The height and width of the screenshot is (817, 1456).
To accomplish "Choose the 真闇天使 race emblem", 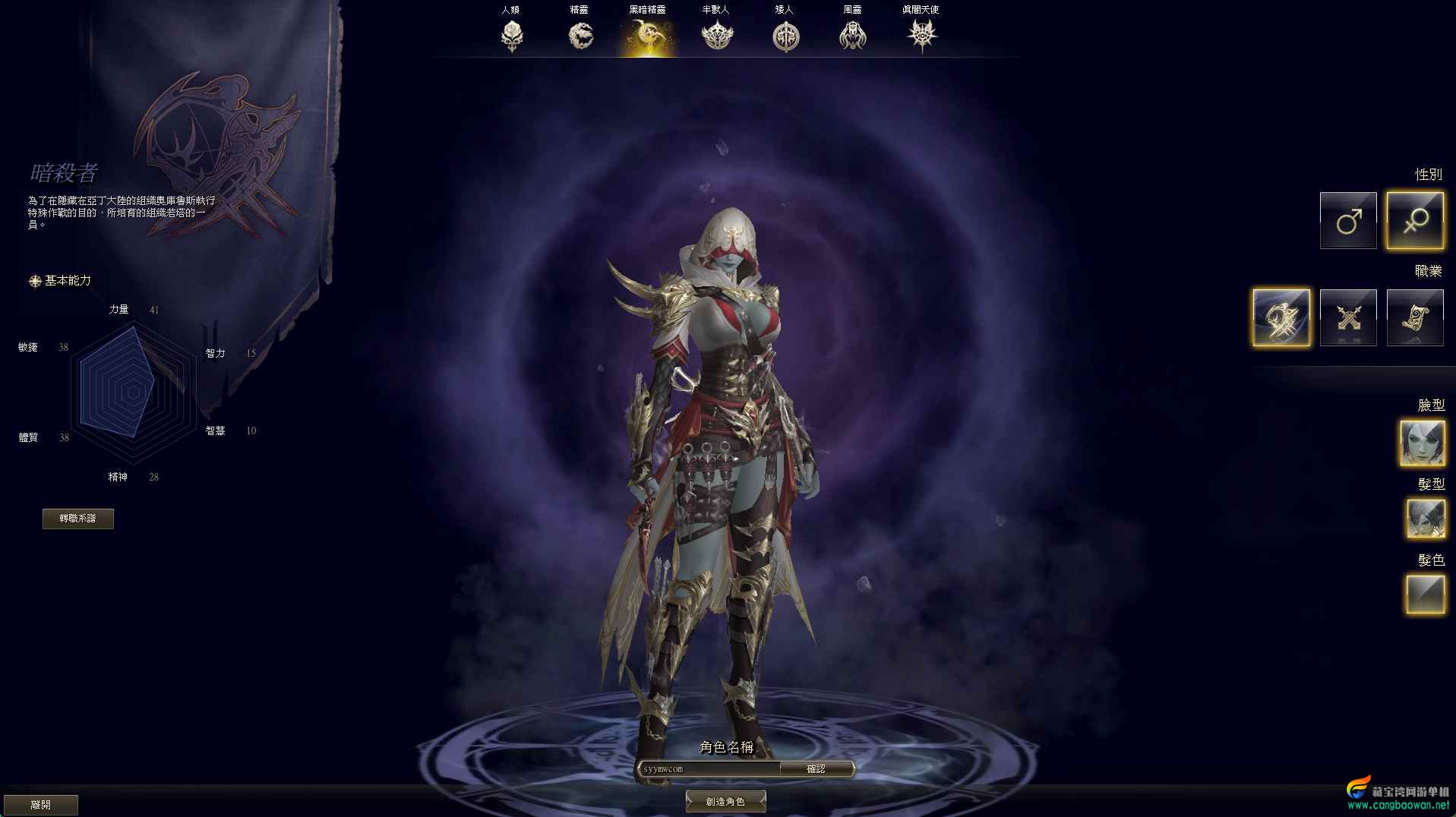I will click(922, 35).
